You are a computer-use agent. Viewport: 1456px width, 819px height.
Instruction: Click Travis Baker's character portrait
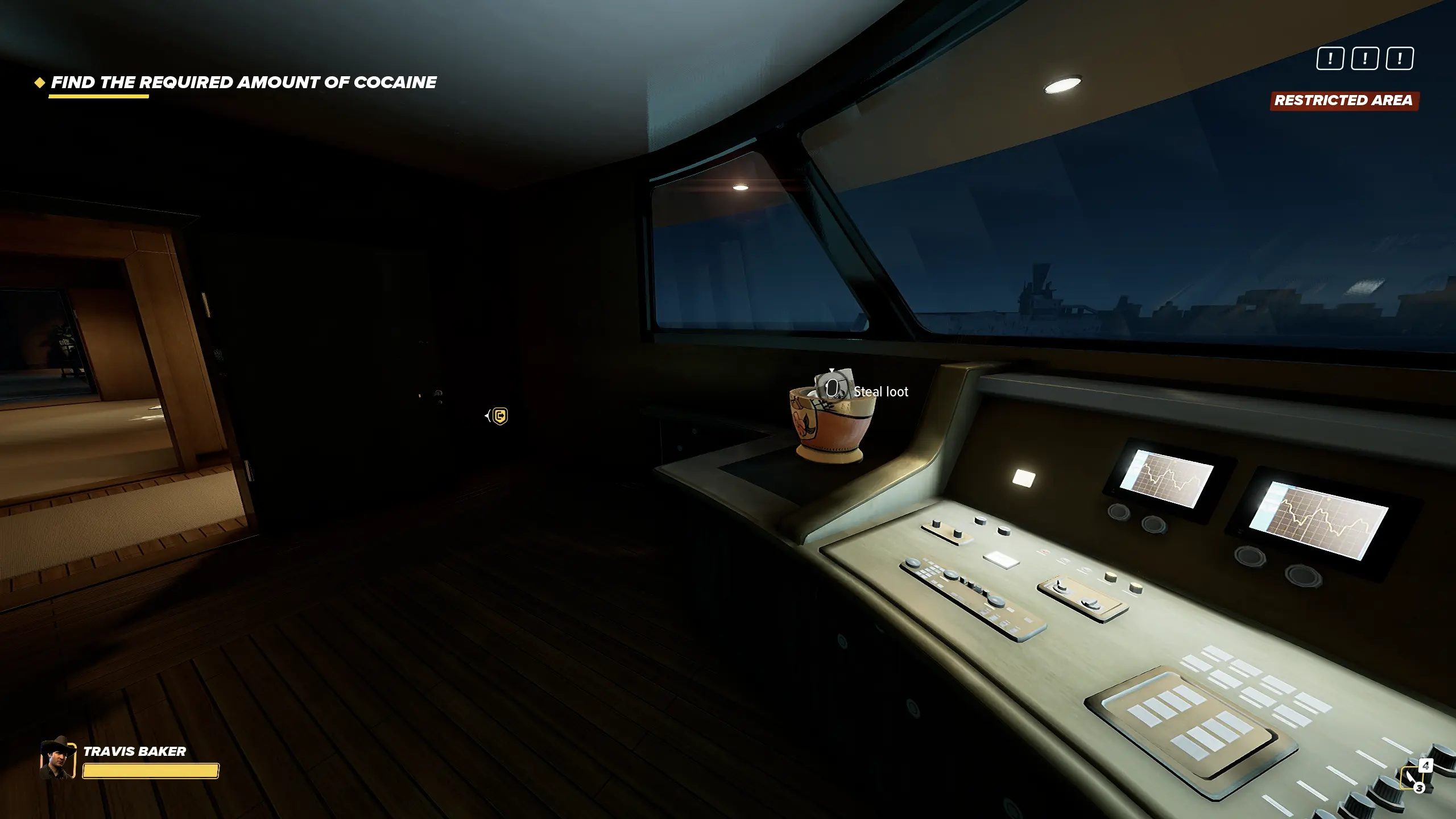[57, 759]
